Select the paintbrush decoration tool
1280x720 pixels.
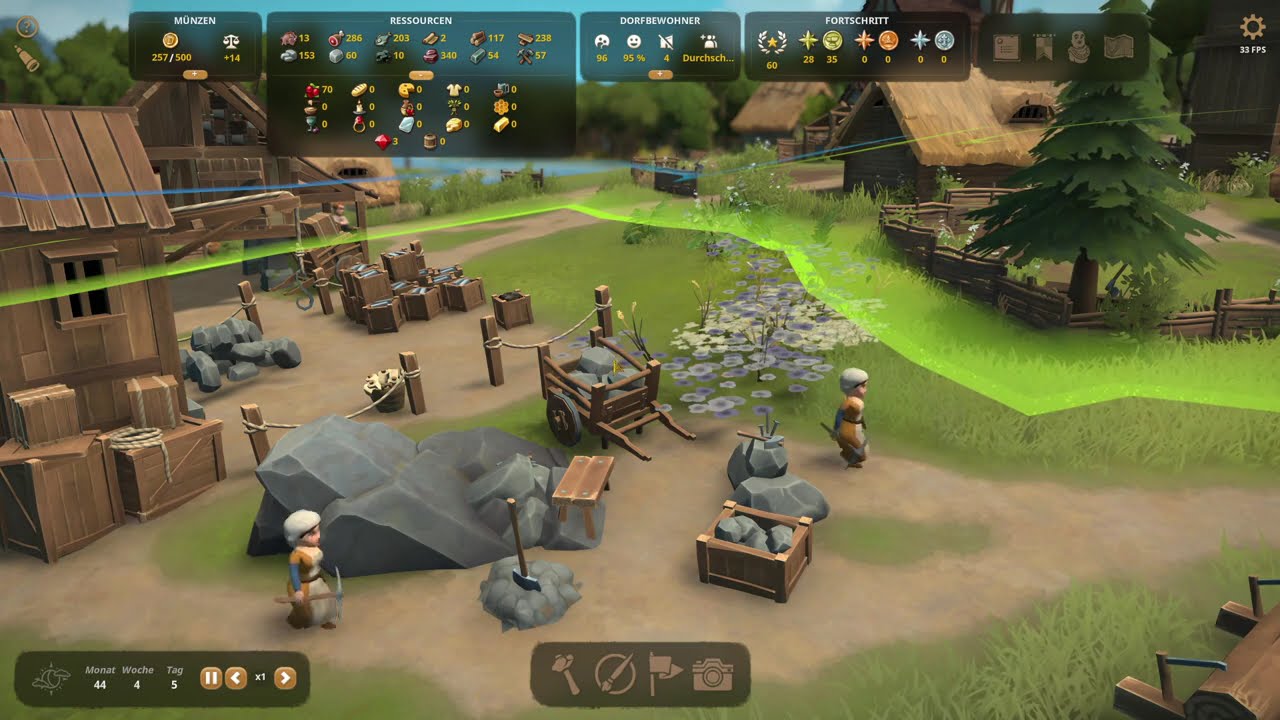[x=615, y=675]
